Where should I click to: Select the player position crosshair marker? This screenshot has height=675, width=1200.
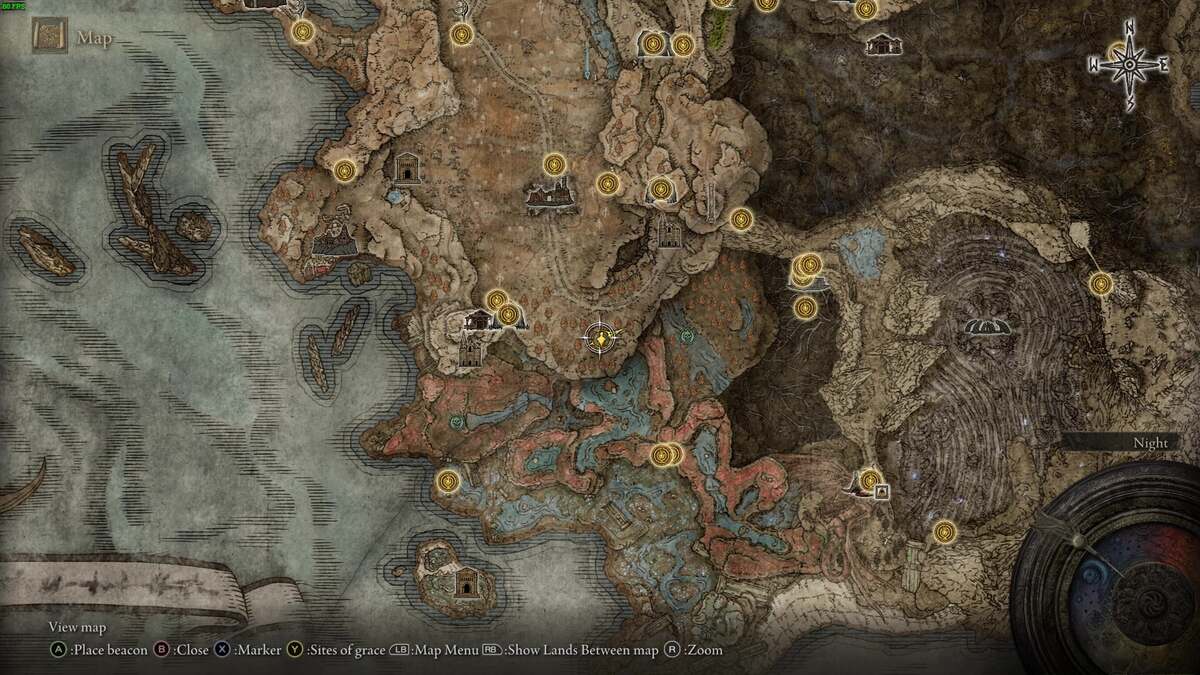[x=600, y=339]
